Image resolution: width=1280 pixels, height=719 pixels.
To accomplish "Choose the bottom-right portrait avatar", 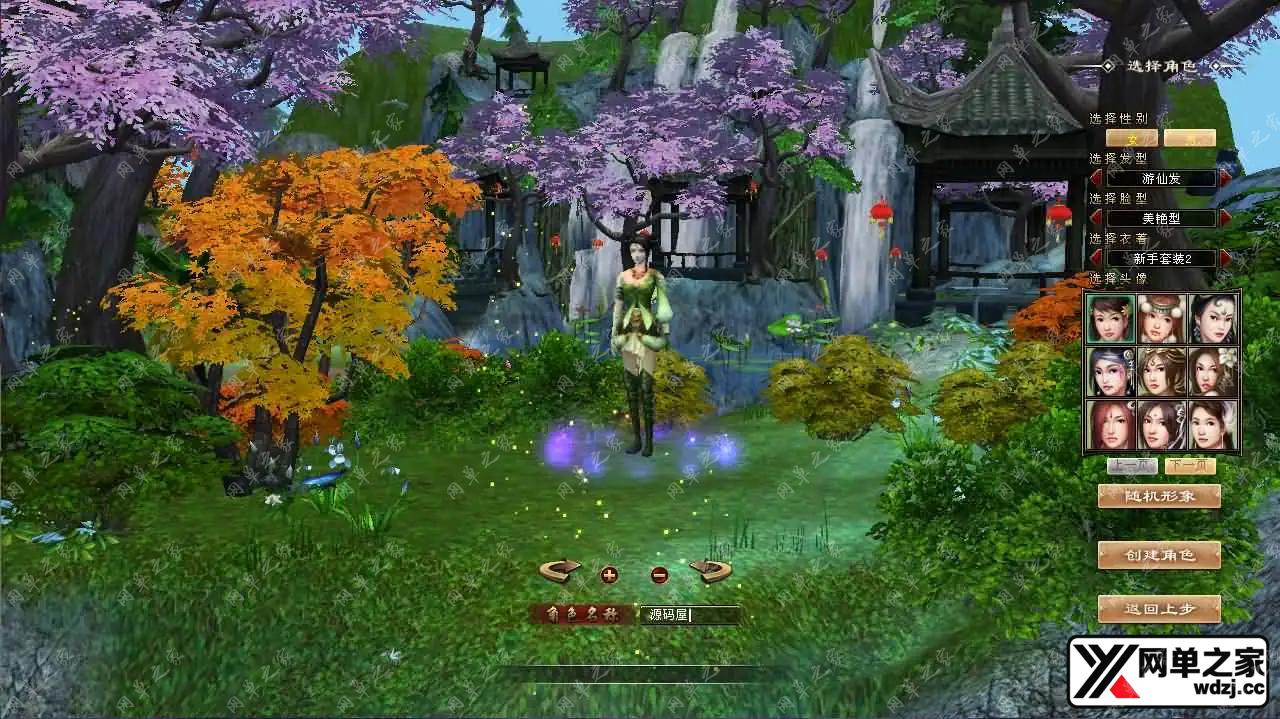I will 1213,425.
